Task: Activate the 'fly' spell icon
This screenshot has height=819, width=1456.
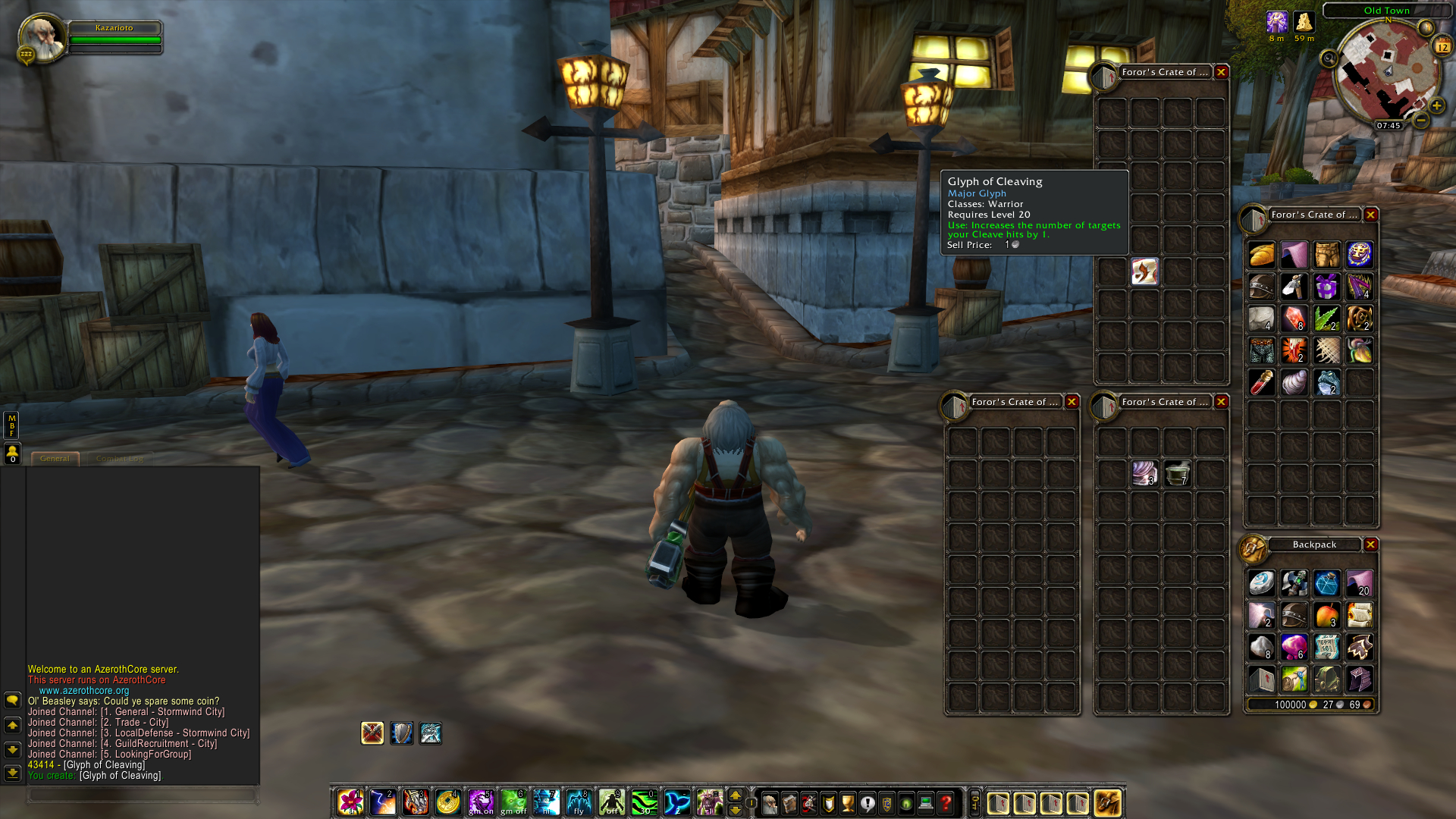Action: coord(579,802)
